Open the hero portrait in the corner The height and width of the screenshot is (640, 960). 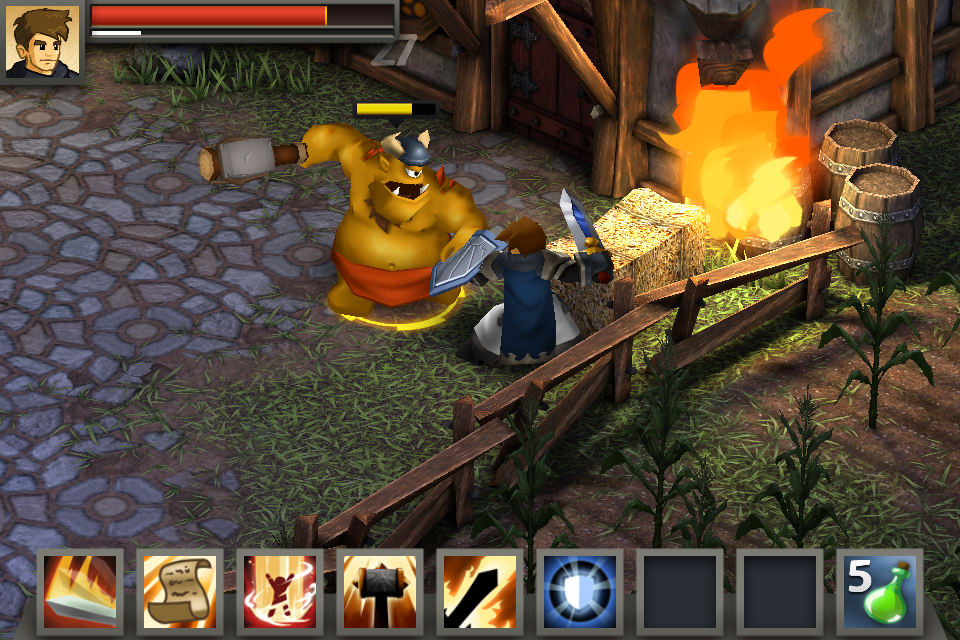click(42, 41)
